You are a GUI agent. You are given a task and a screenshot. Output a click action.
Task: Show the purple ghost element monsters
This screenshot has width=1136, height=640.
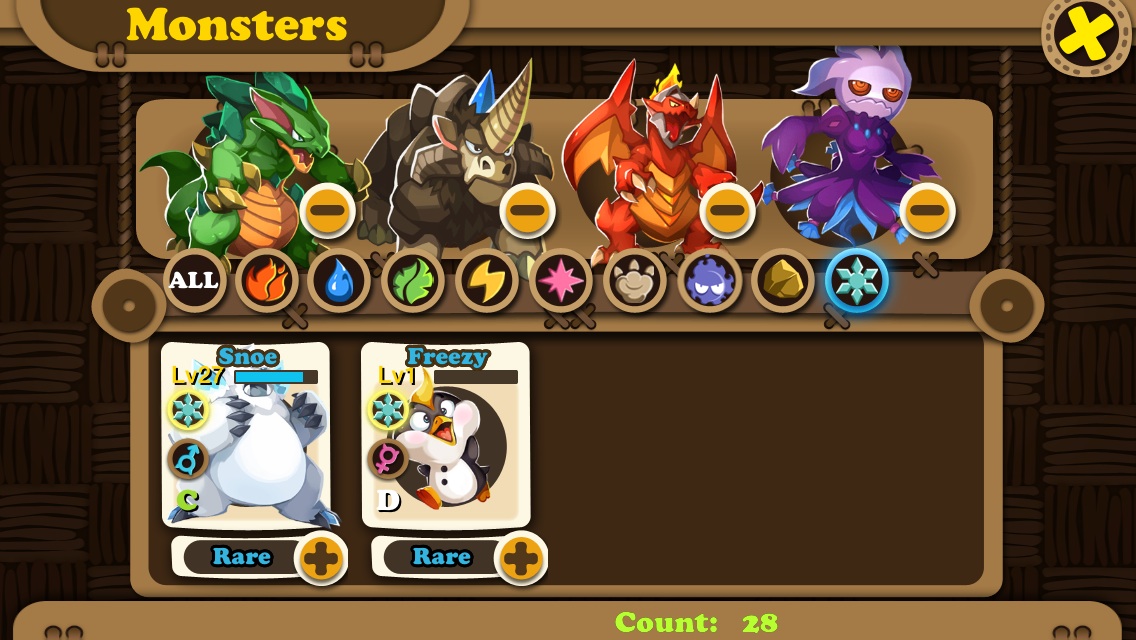point(709,280)
